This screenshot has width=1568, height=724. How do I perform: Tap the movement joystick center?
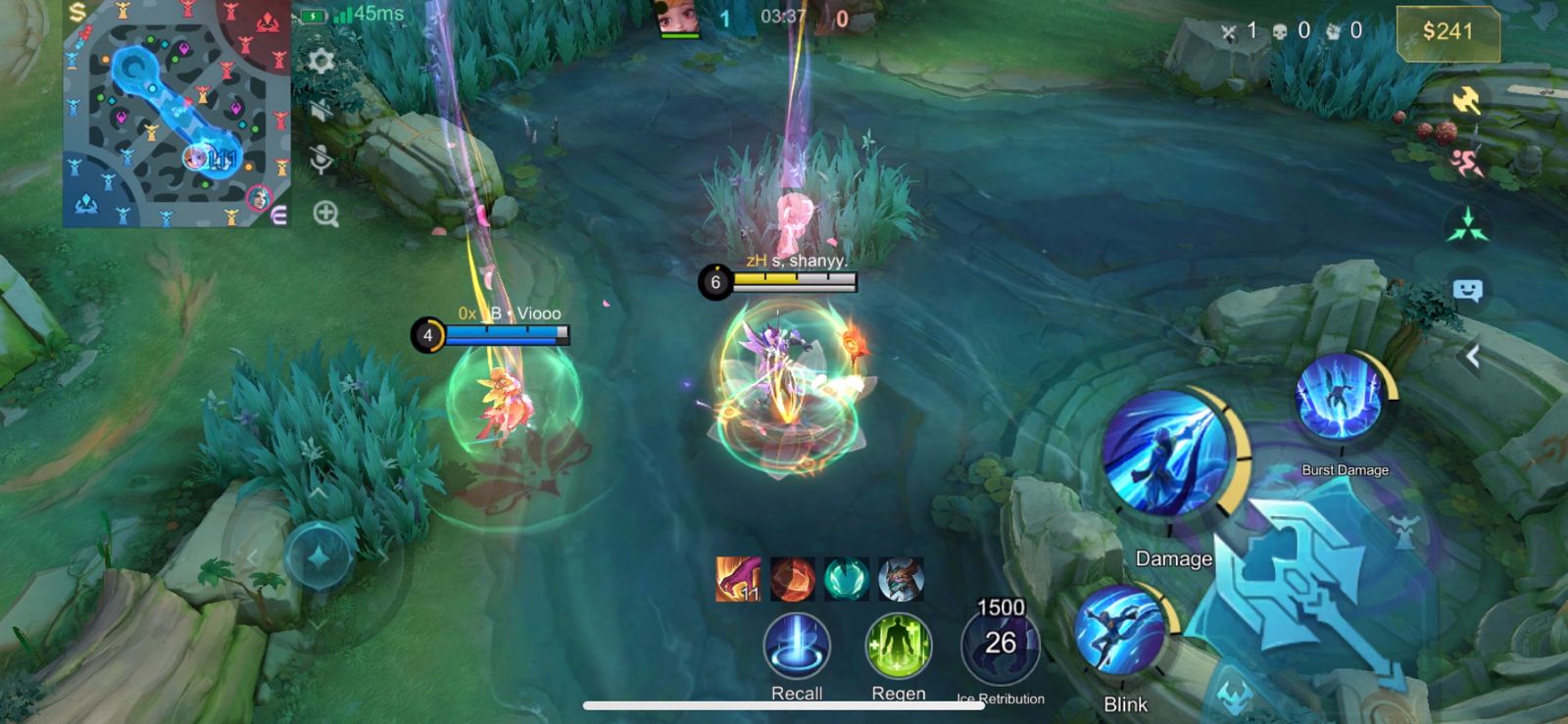[x=318, y=556]
